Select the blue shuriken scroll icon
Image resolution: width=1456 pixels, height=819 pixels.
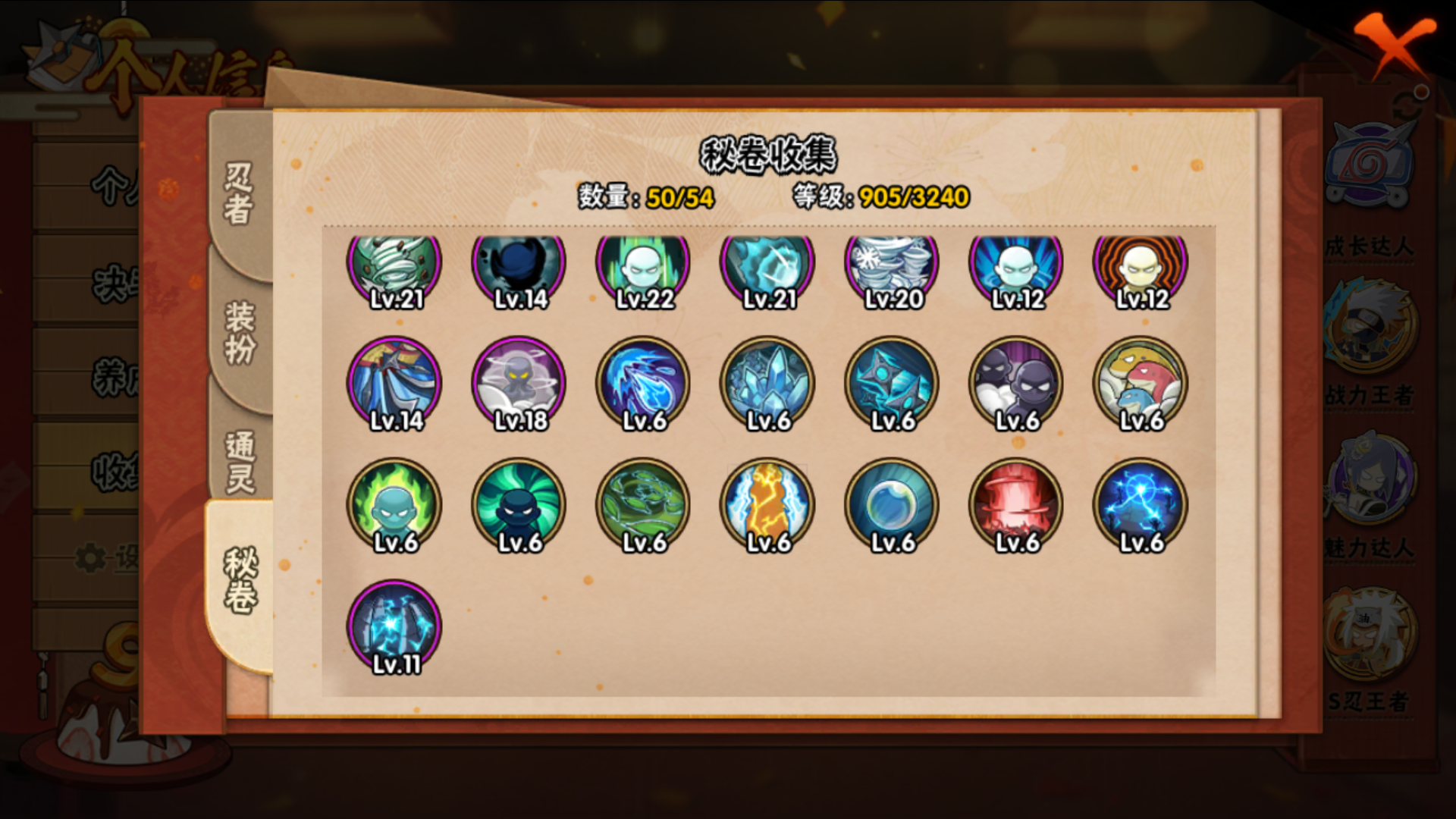coord(892,383)
